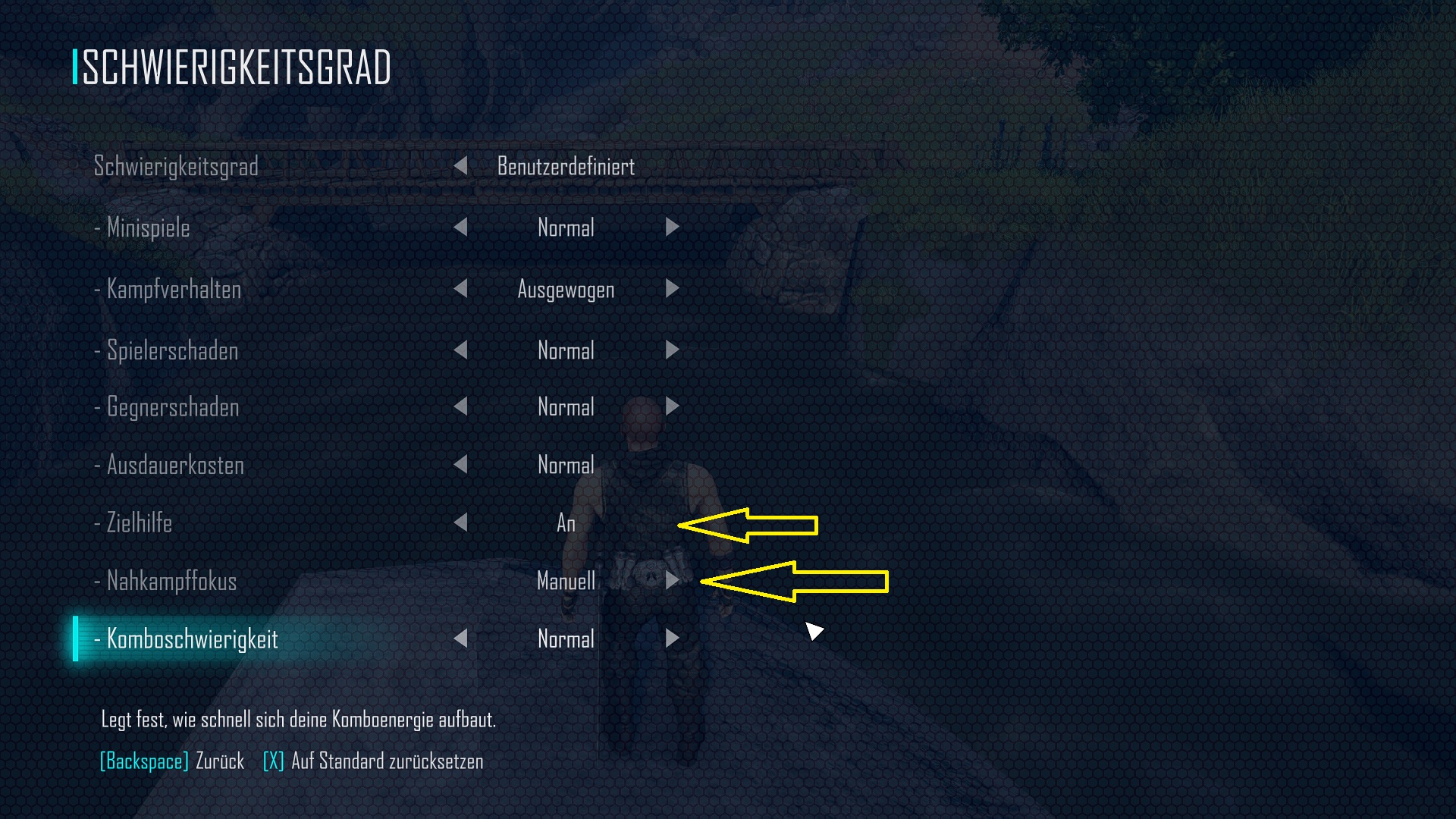The image size is (1456, 819).
Task: Click the Normal value beside Komboschwierigkeit
Action: click(566, 639)
